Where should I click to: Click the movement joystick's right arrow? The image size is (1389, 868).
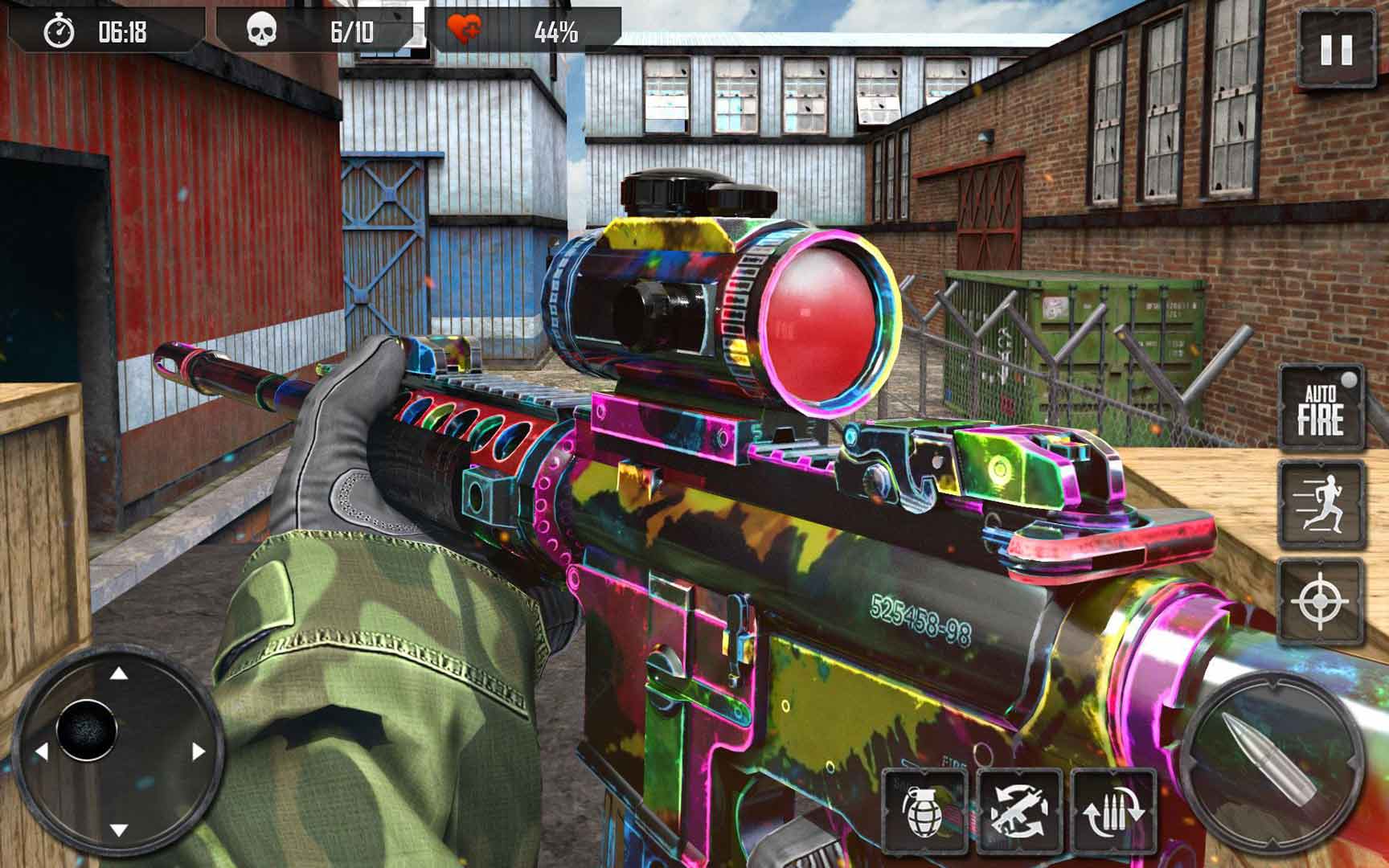198,751
